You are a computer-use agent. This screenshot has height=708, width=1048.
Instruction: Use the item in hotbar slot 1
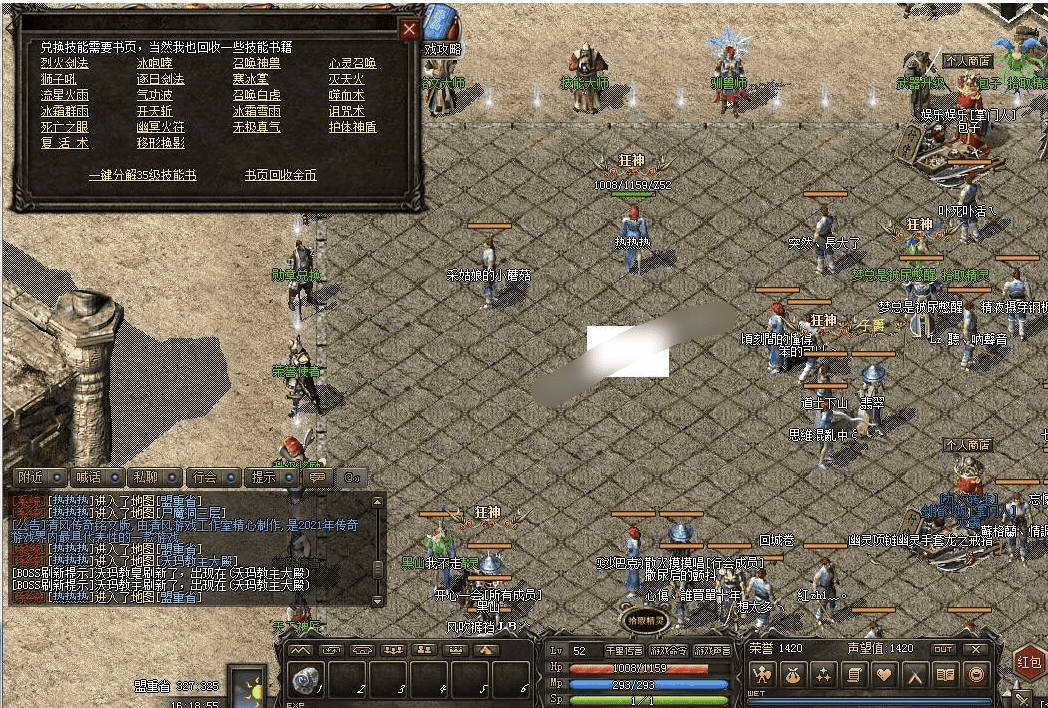[305, 681]
